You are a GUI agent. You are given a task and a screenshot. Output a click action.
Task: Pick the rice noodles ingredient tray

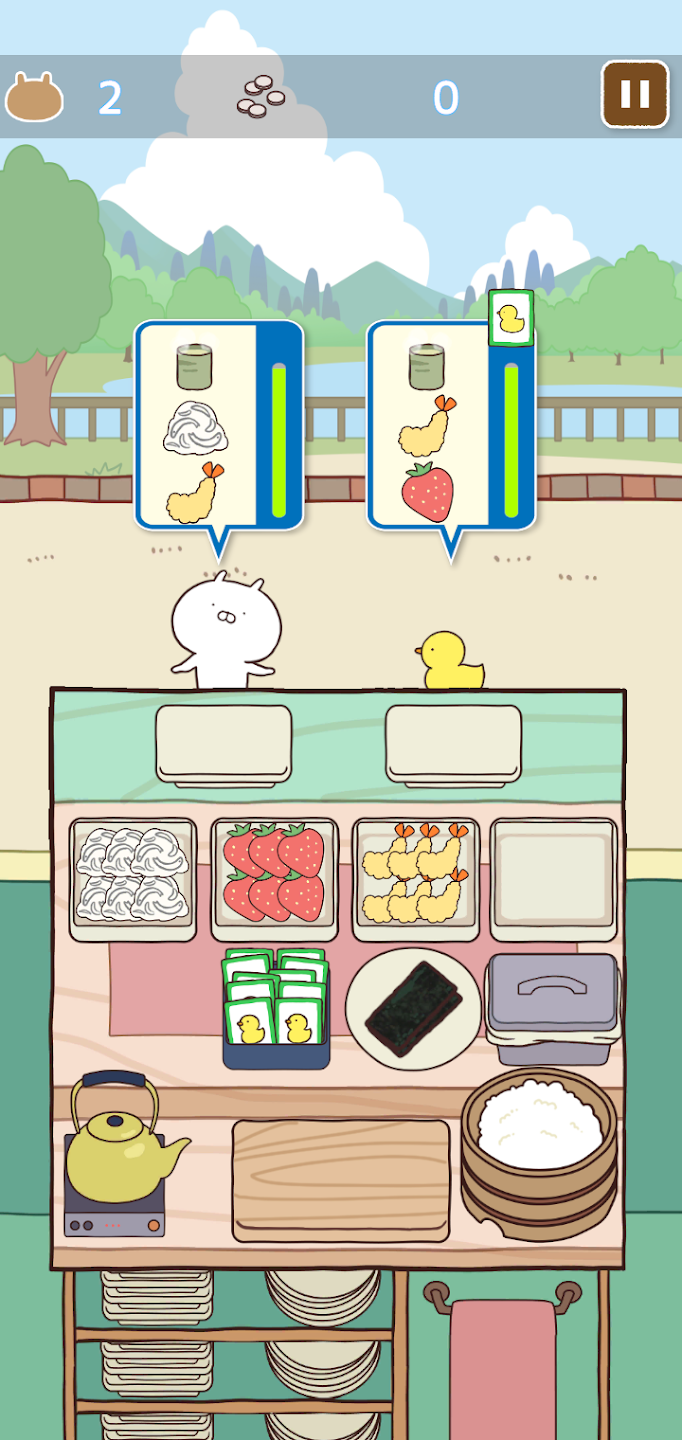click(133, 877)
